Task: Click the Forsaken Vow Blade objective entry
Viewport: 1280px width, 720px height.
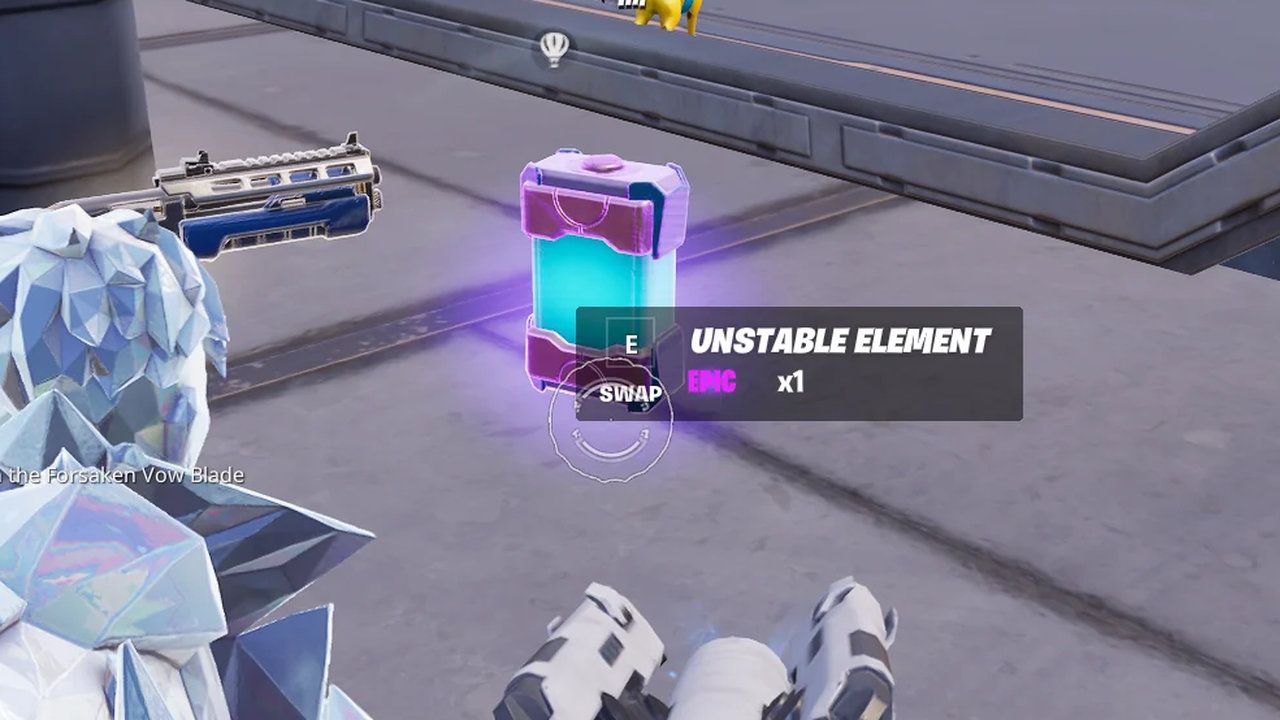Action: click(x=120, y=477)
